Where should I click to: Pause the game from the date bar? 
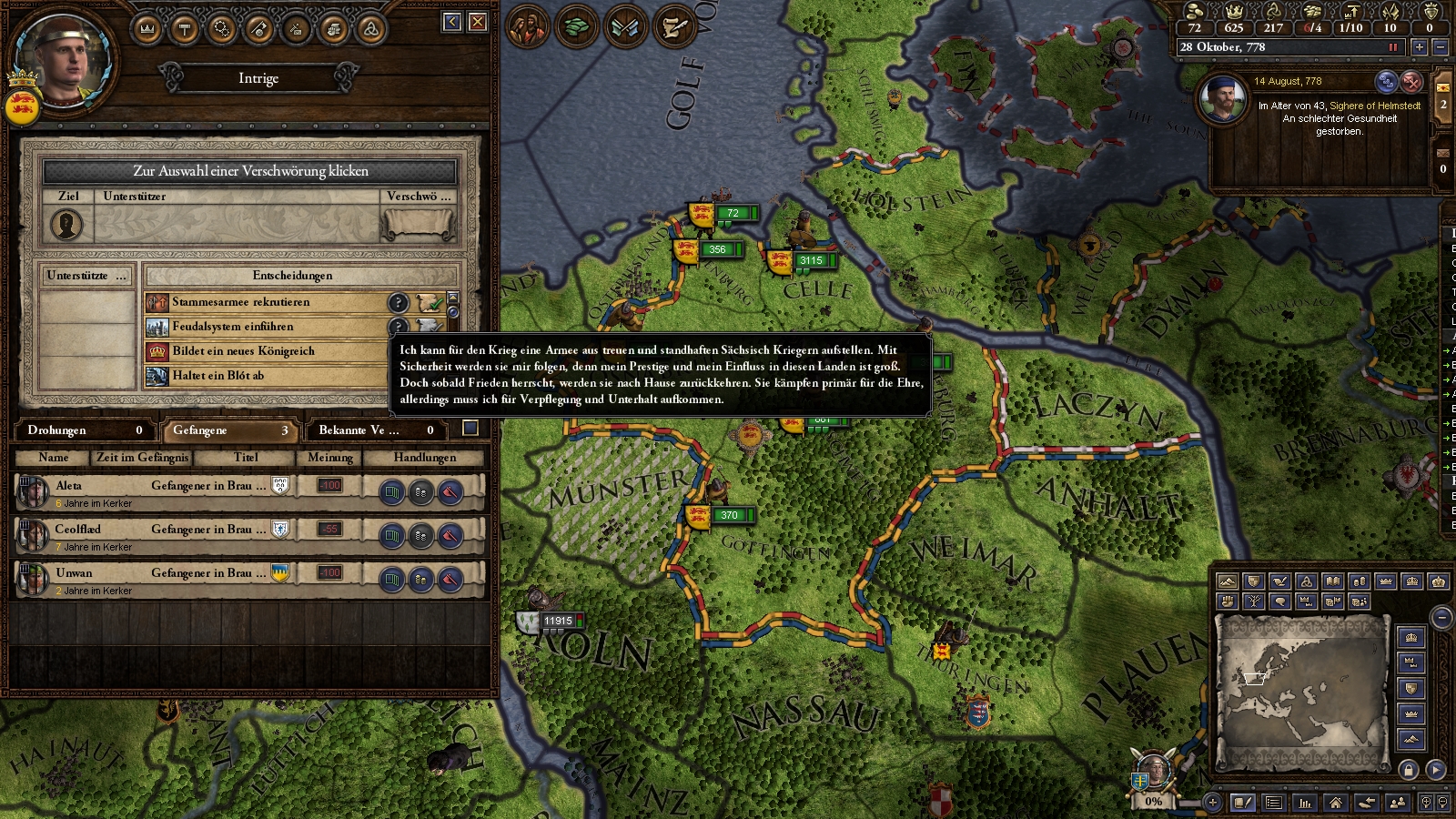coord(1392,46)
